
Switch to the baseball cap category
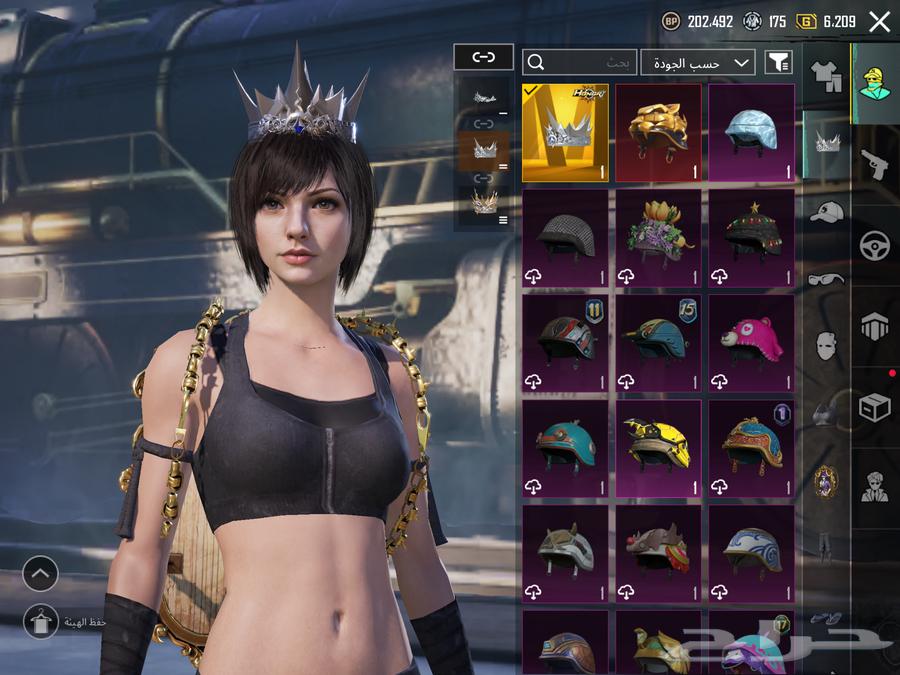(826, 212)
